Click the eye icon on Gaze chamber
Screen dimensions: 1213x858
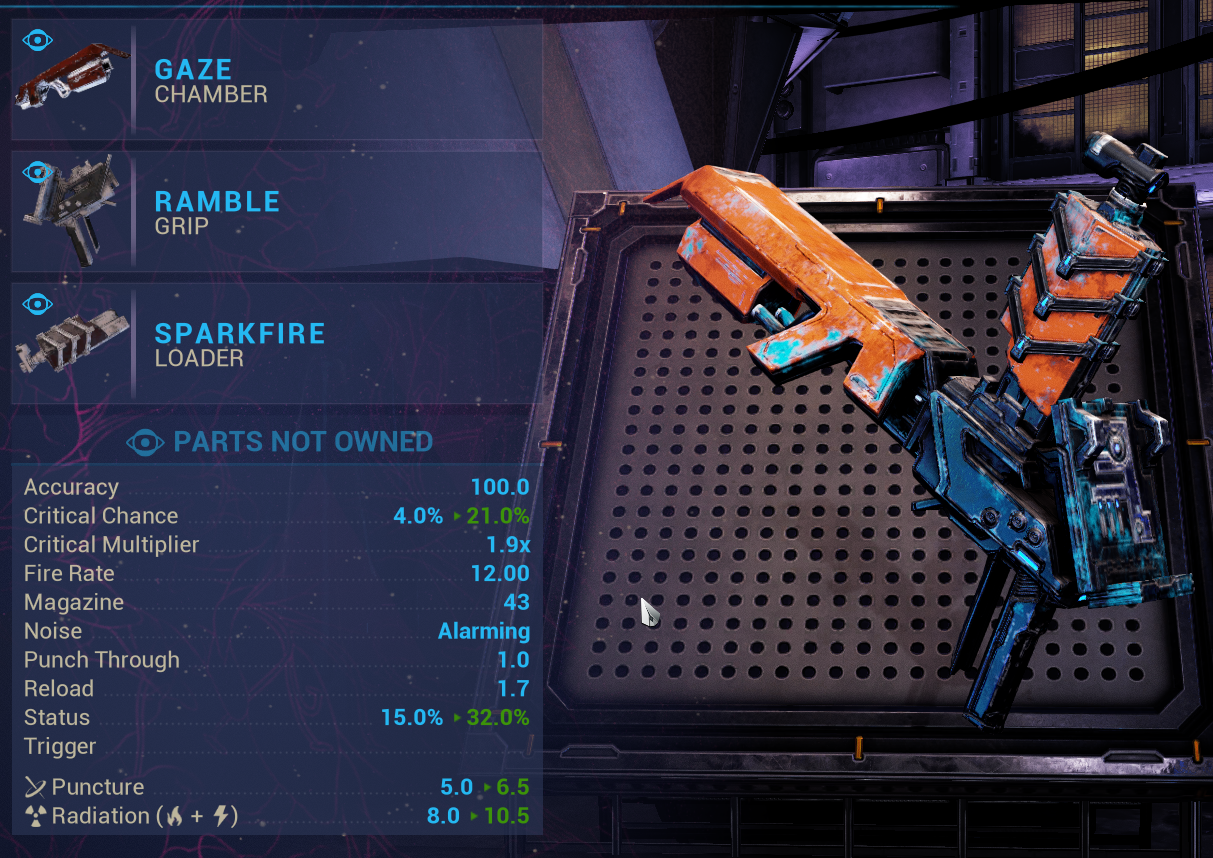point(37,41)
